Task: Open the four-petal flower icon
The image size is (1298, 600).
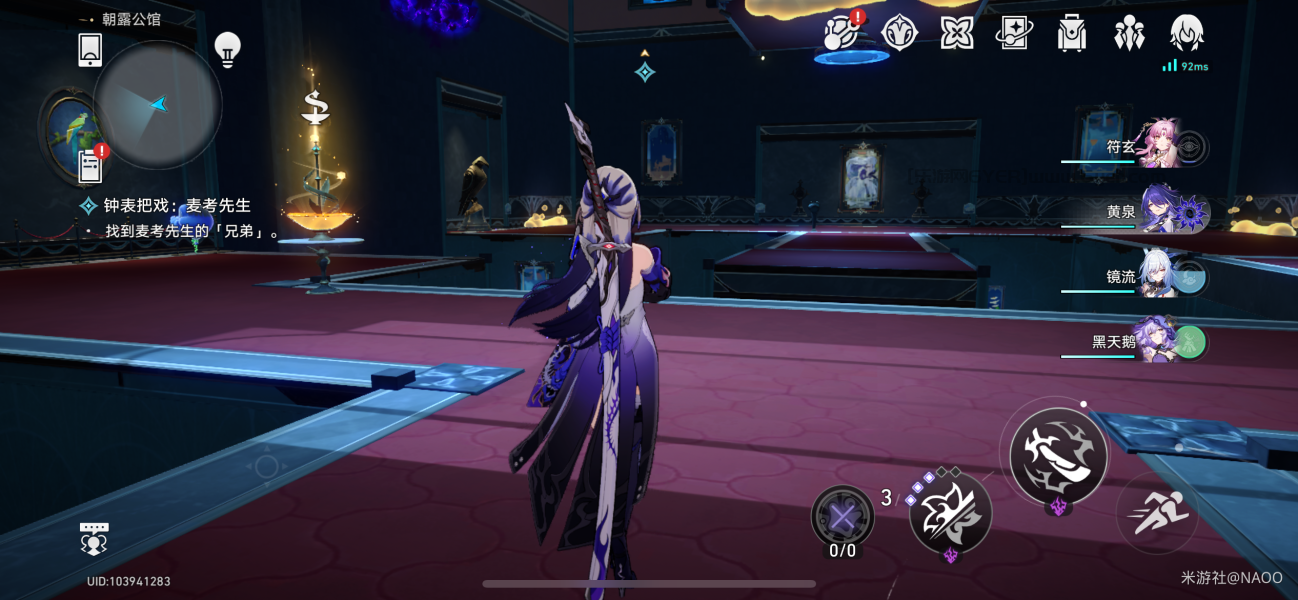Action: [x=957, y=33]
